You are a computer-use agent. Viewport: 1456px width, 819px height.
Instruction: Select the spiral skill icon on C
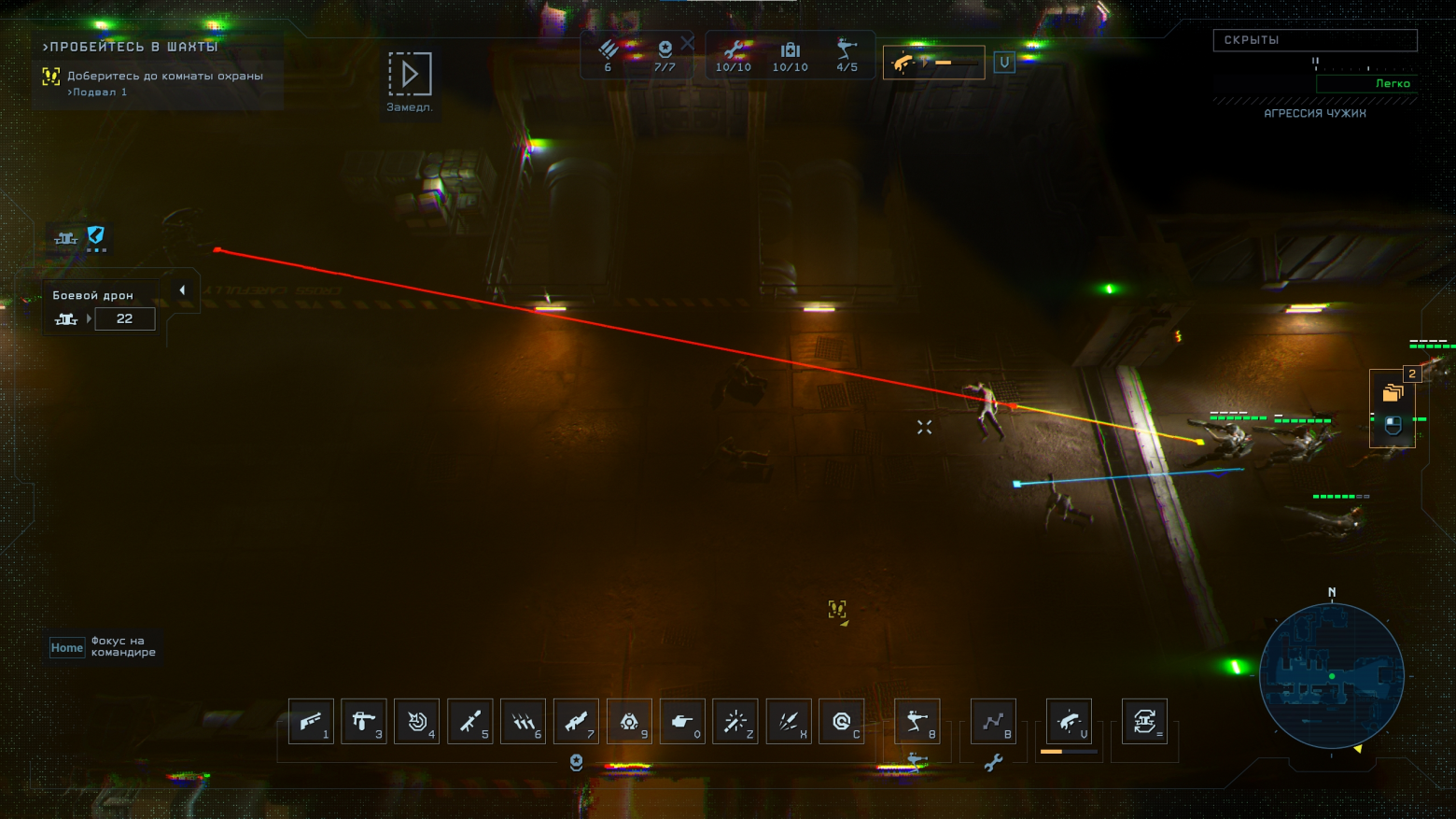click(842, 721)
